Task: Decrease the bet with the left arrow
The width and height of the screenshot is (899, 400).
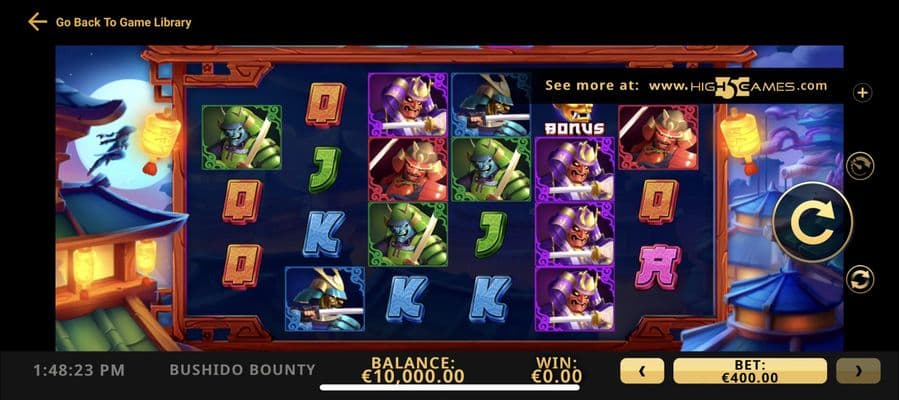Action: (642, 371)
